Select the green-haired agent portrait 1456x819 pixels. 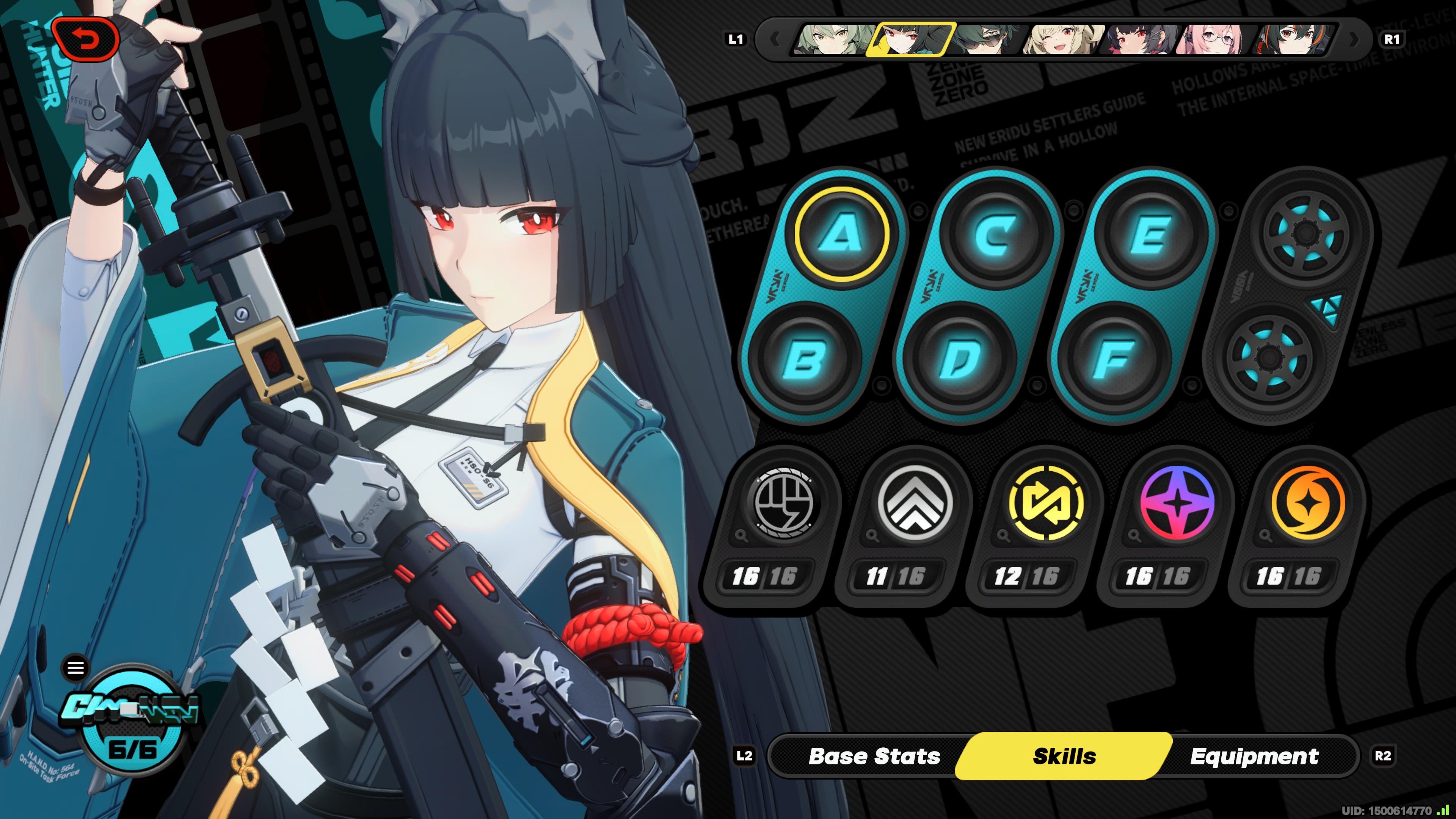[831, 39]
